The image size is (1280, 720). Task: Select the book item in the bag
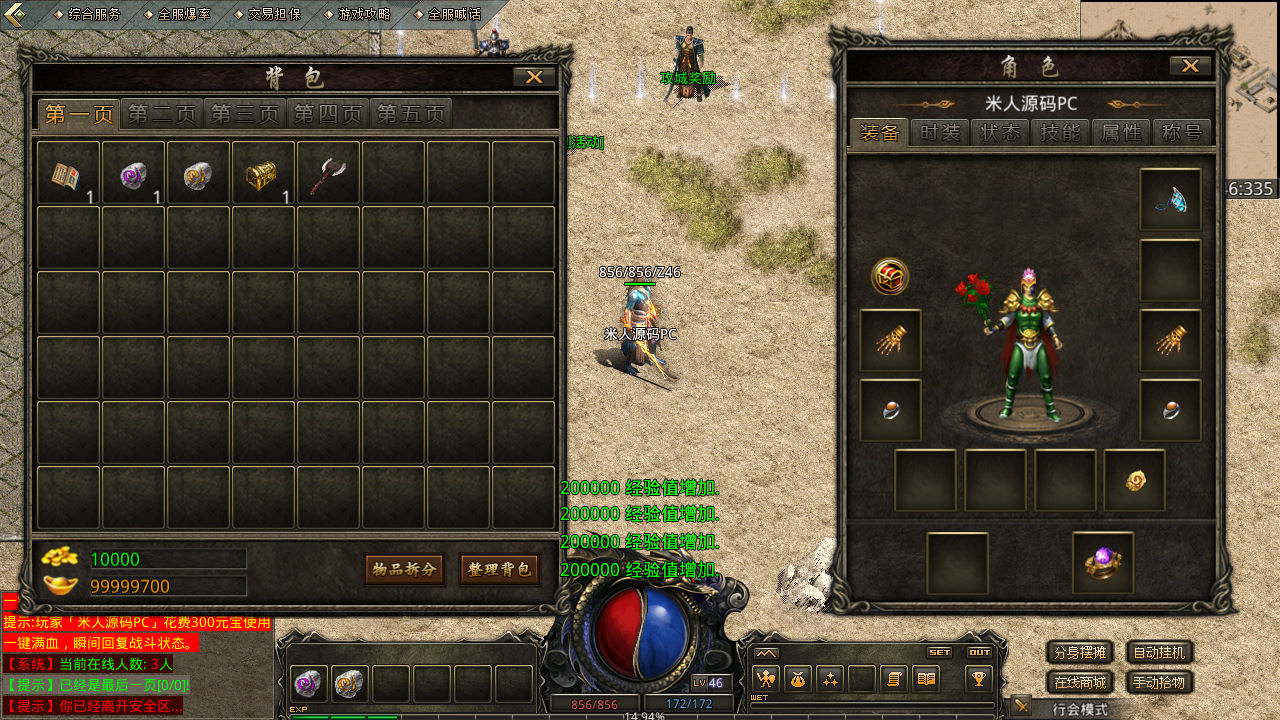(67, 173)
